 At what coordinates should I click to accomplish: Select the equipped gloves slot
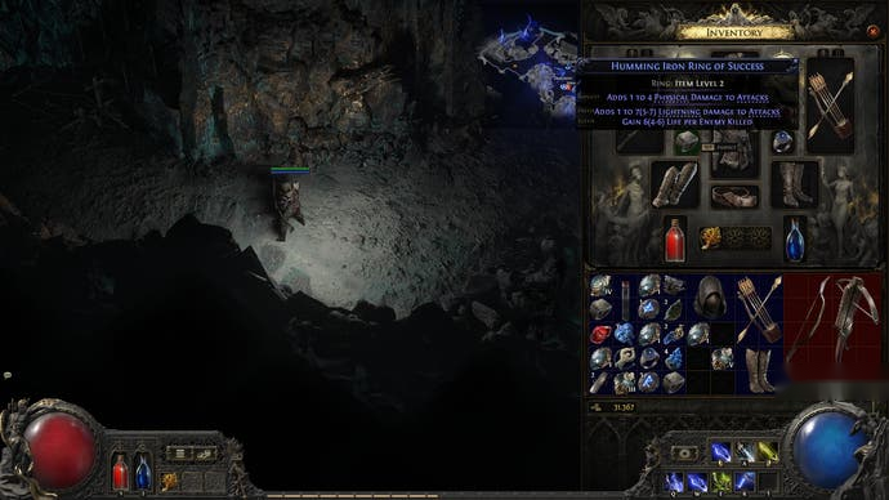[x=675, y=185]
